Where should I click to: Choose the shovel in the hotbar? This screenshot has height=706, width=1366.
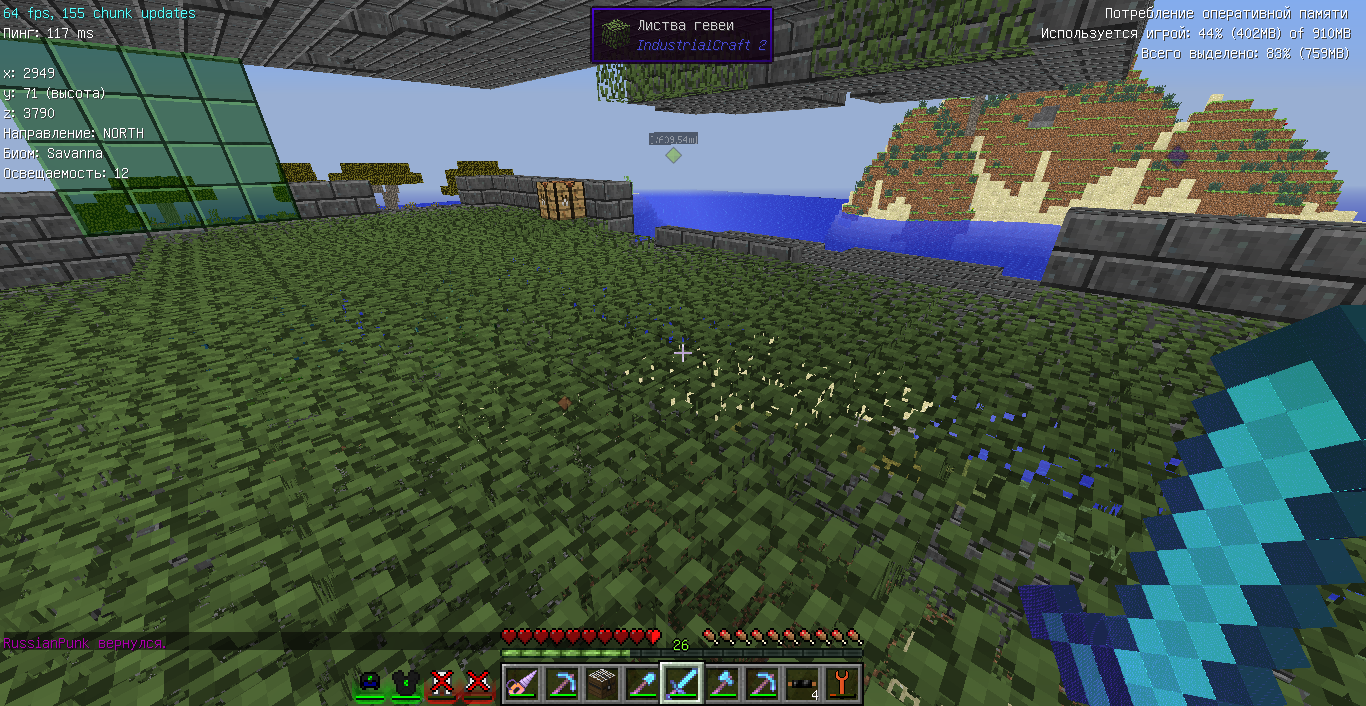tap(641, 684)
